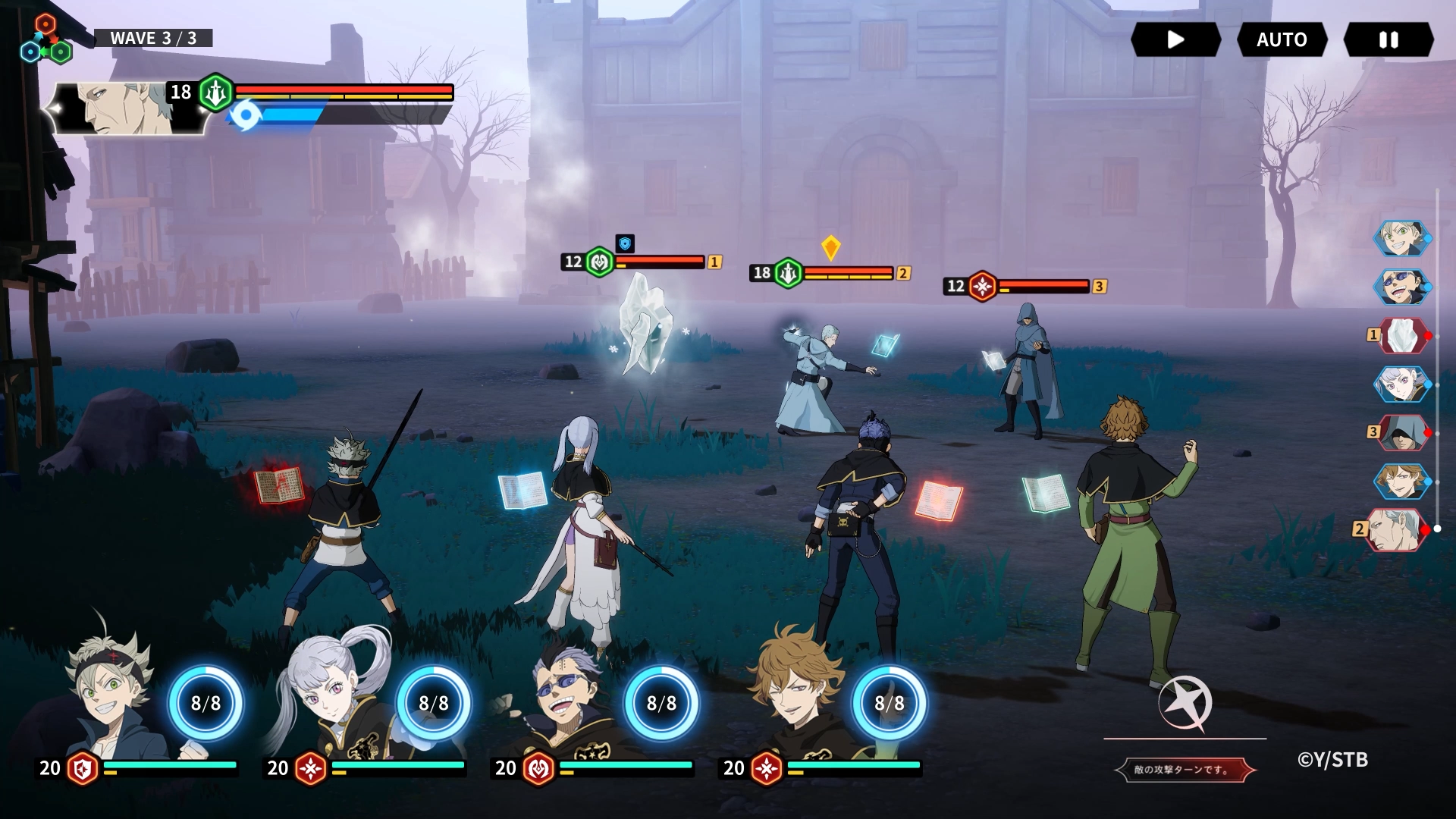This screenshot has width=1456, height=819.
Task: Enable AUTO battle mode
Action: tap(1282, 39)
